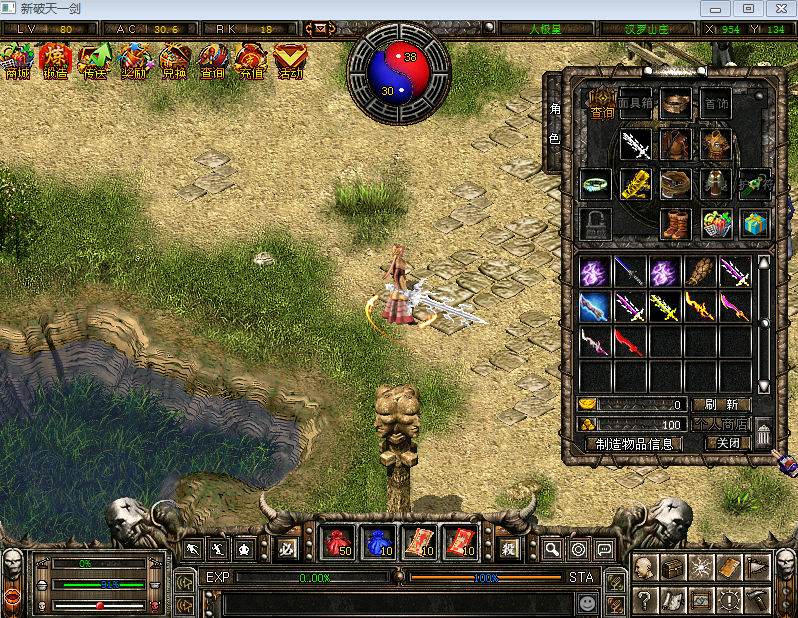The height and width of the screenshot is (618, 798).
Task: Open the 活动 events icon
Action: tap(290, 62)
